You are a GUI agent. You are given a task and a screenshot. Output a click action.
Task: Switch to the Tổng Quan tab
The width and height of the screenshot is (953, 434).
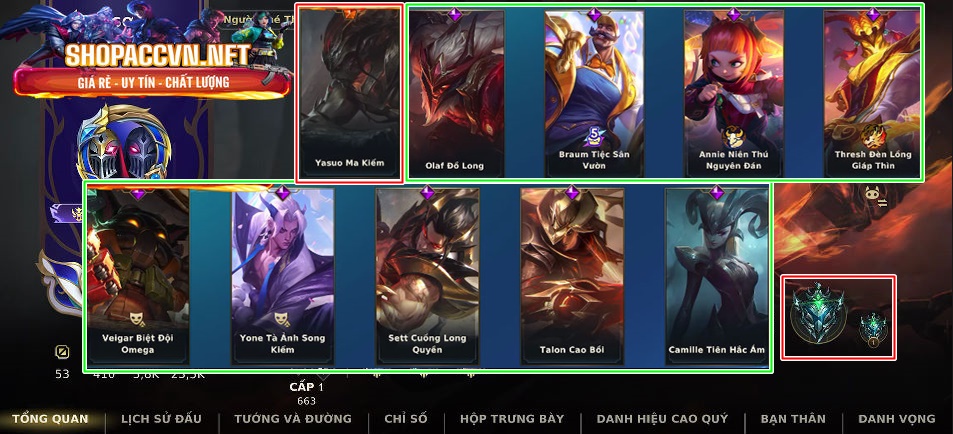pos(50,419)
